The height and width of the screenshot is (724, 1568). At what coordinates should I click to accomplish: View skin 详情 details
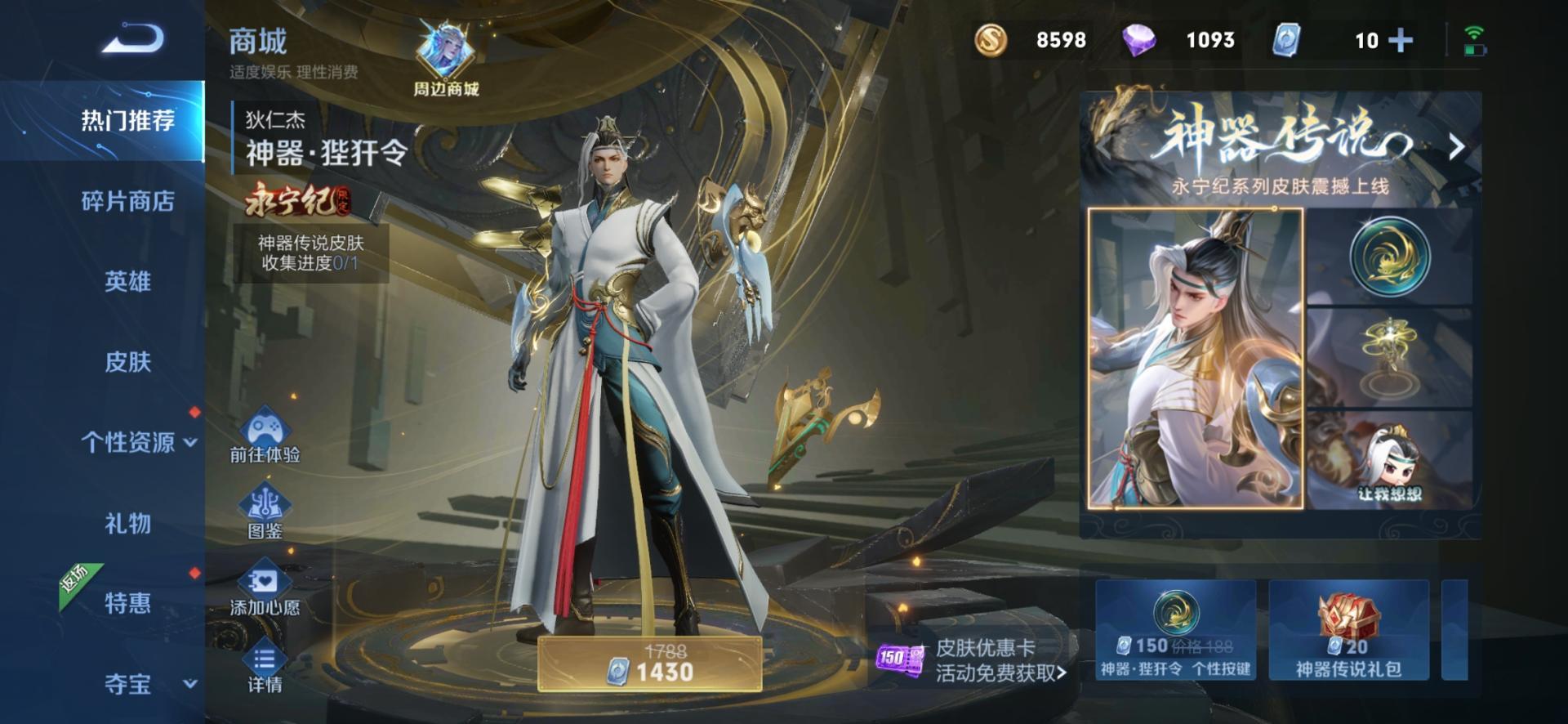(265, 669)
